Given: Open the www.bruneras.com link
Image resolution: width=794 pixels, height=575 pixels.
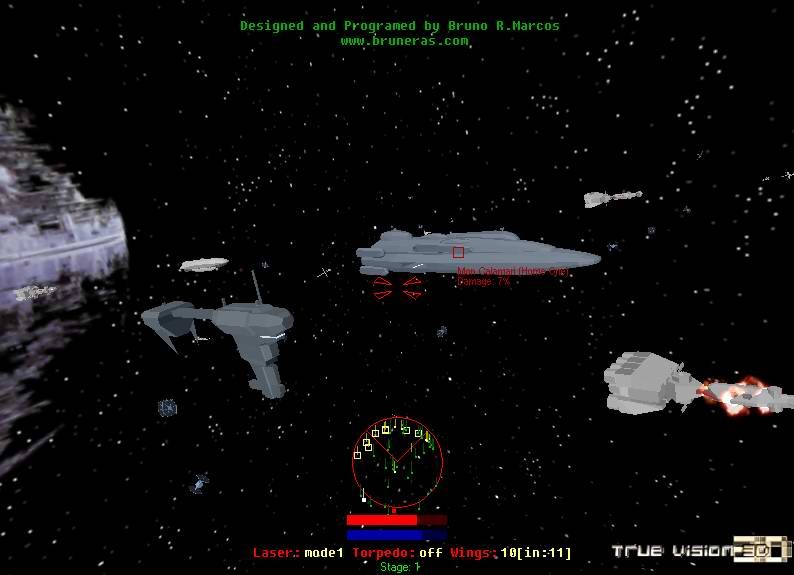Looking at the screenshot, I should pos(404,41).
